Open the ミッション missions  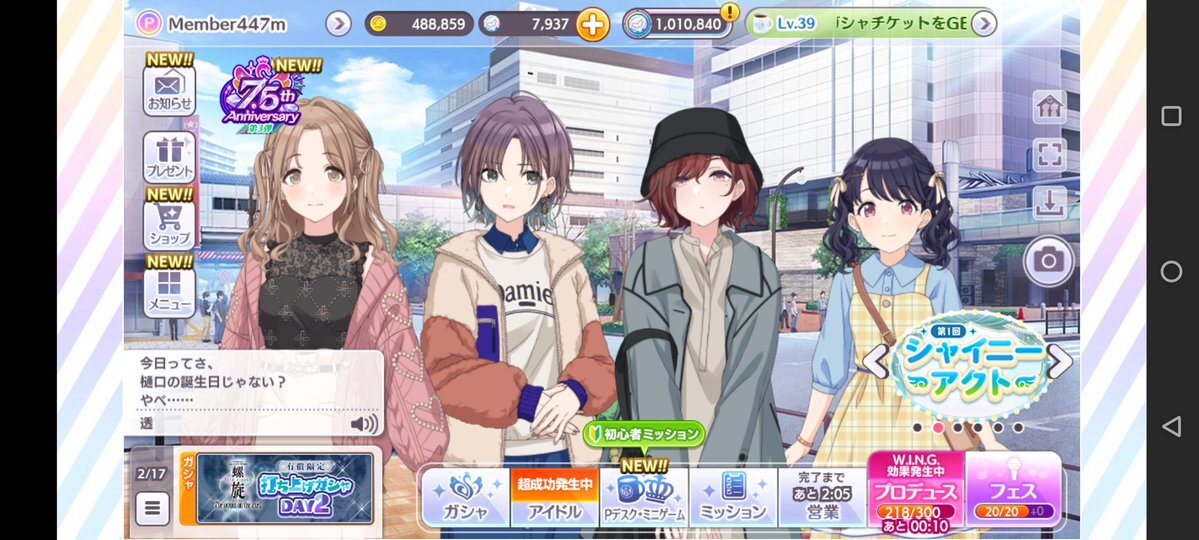732,497
